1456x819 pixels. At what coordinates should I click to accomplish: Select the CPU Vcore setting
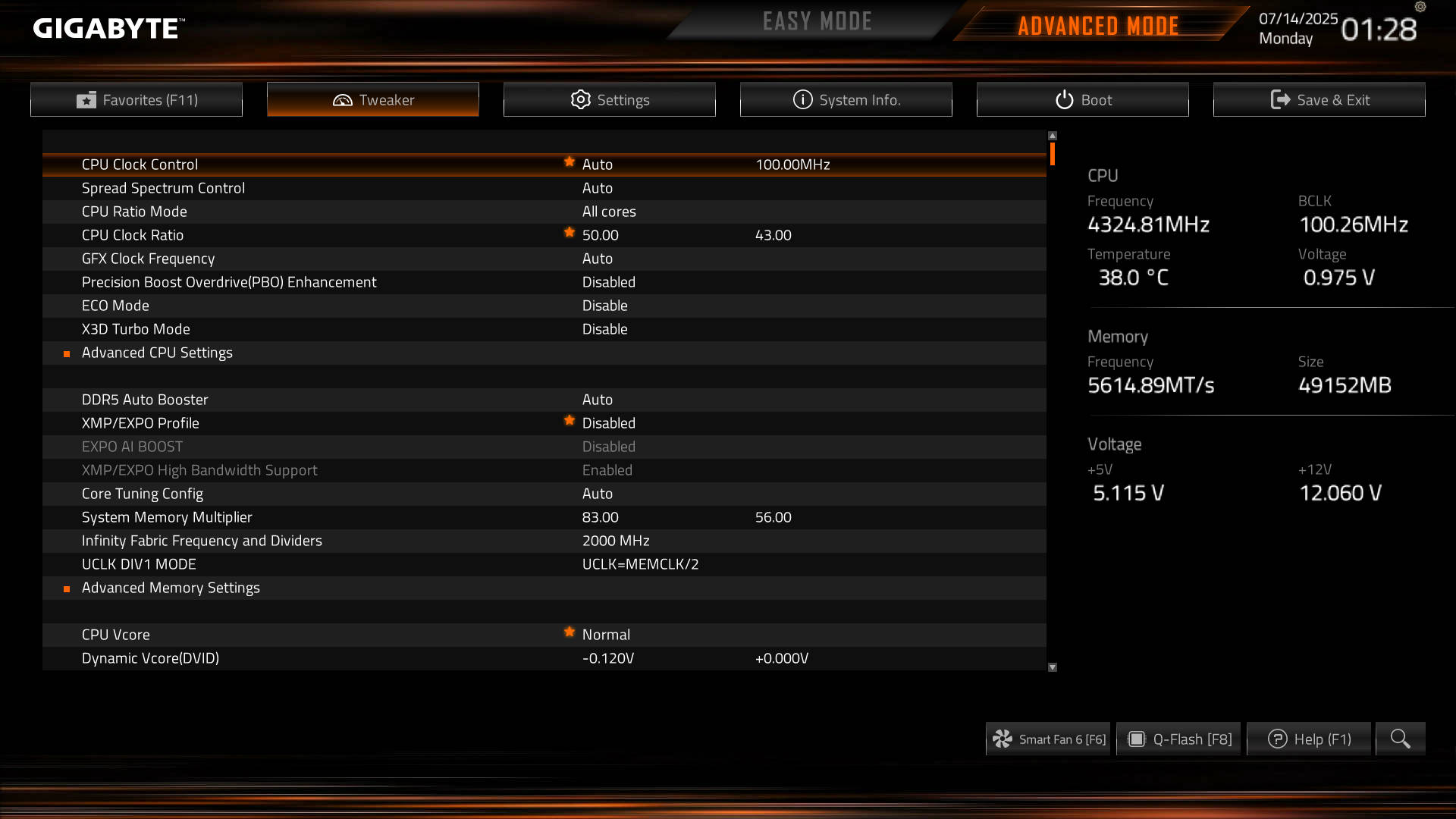(116, 635)
